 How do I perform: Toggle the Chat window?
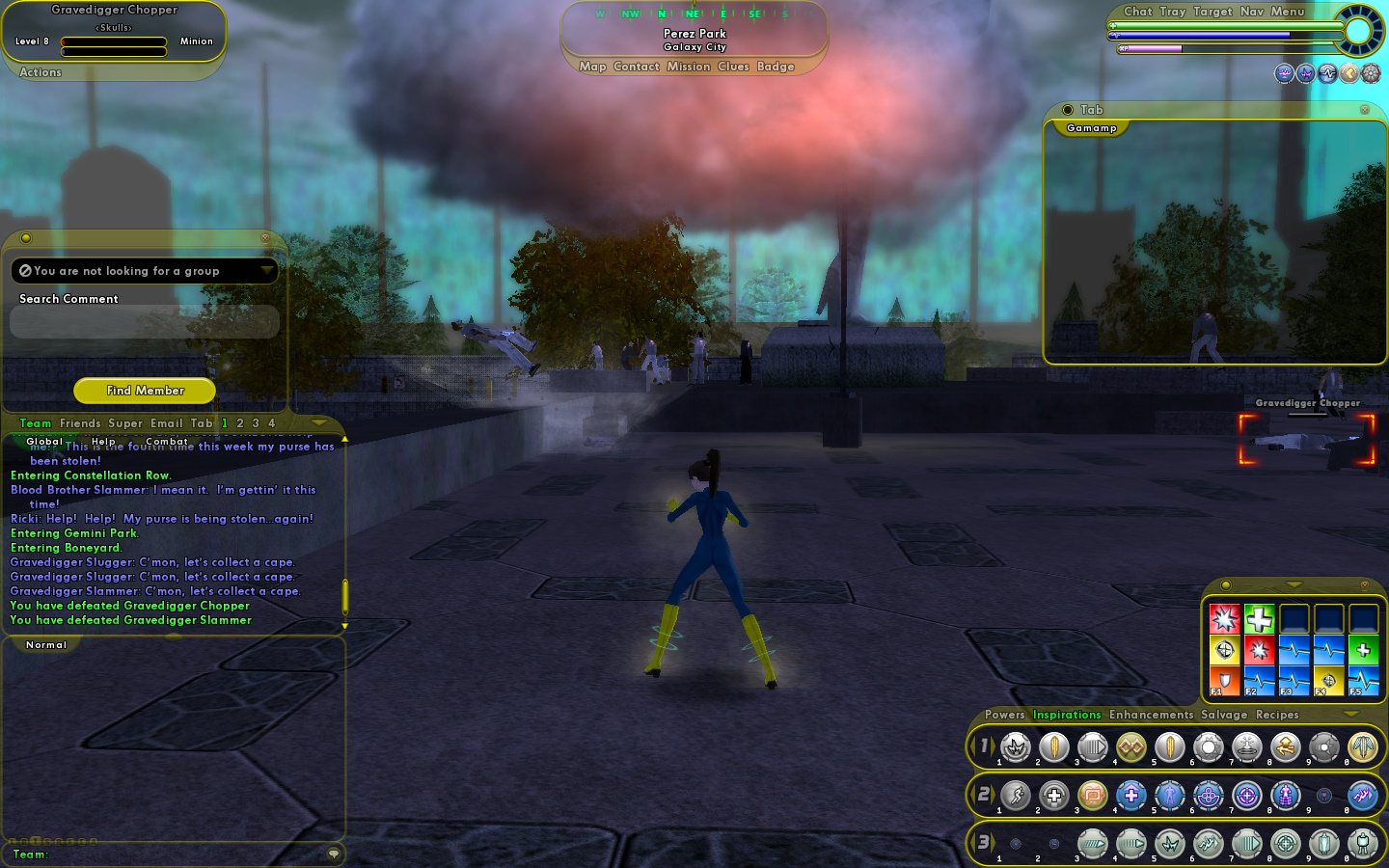click(1137, 12)
